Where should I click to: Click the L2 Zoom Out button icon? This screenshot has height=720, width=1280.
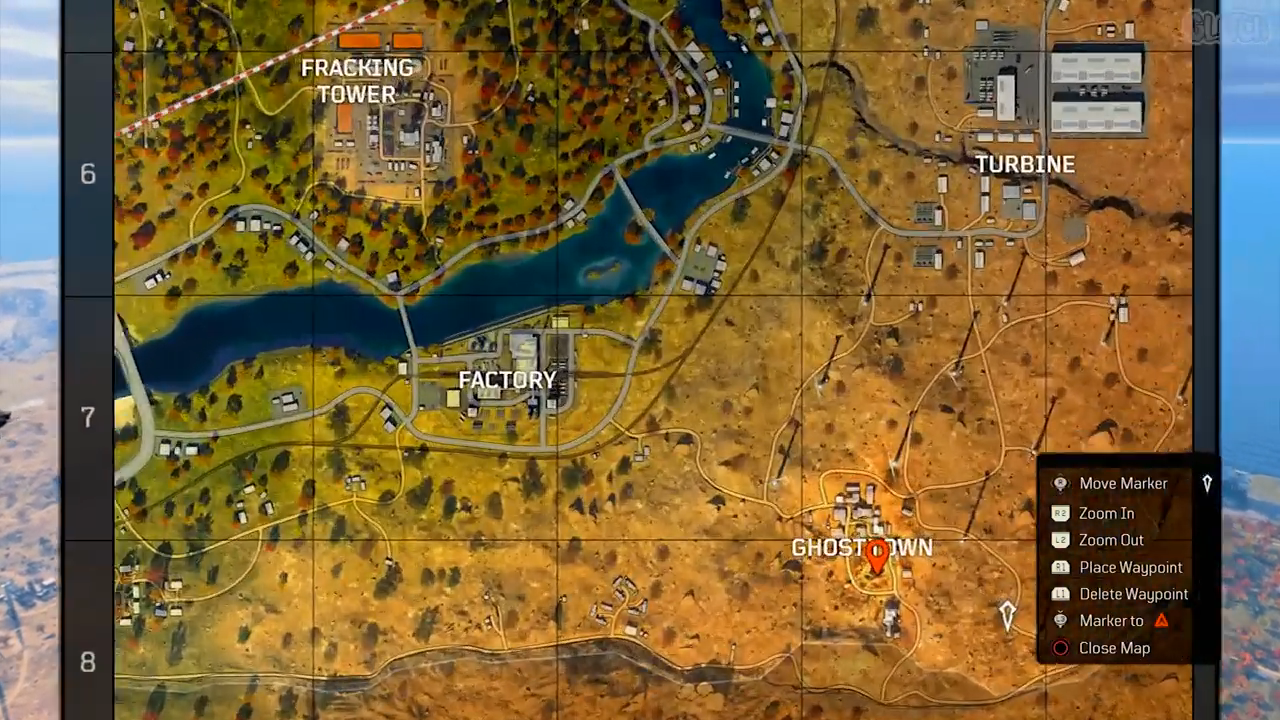(1060, 540)
